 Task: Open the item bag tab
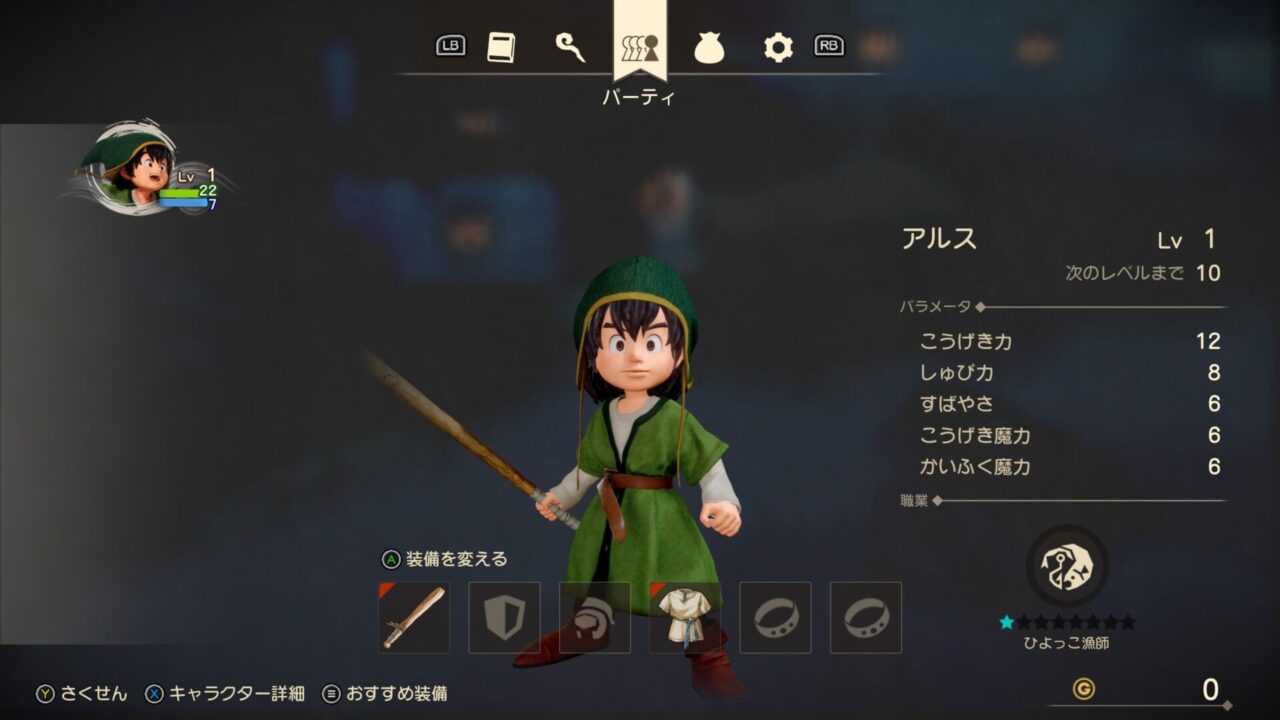709,47
